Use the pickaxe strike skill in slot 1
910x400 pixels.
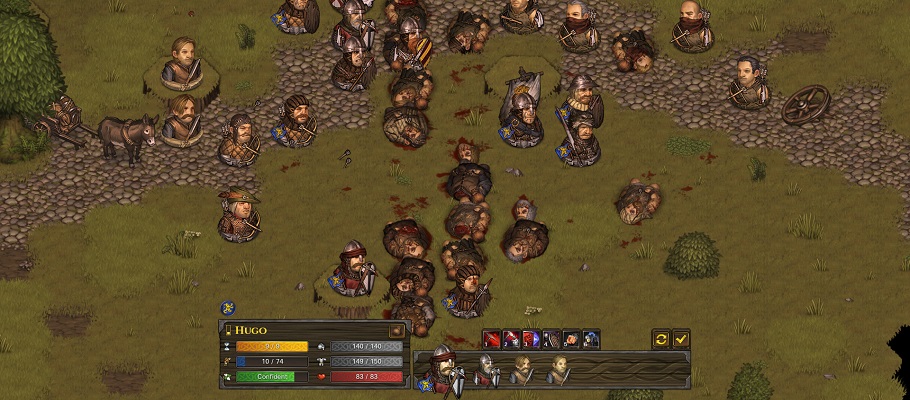[x=491, y=339]
